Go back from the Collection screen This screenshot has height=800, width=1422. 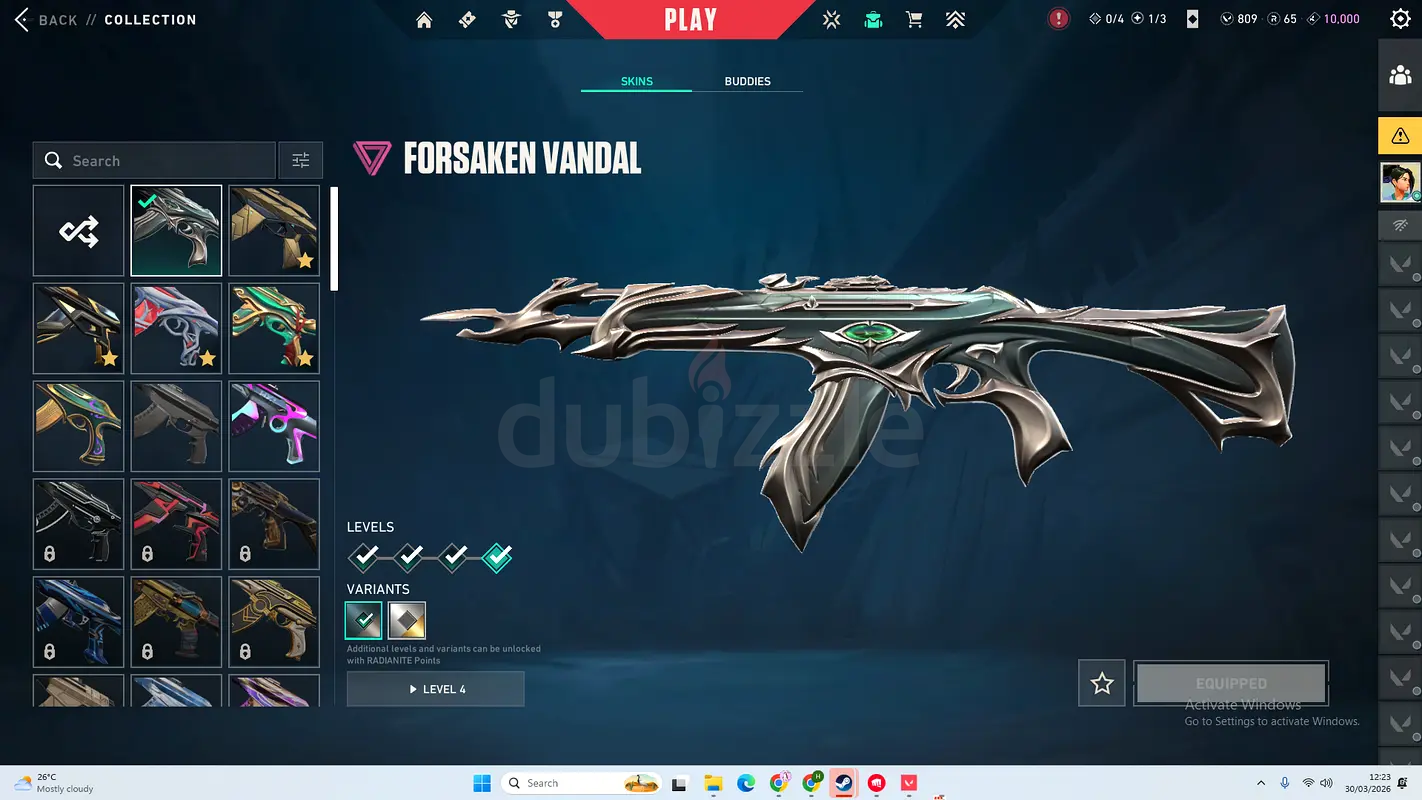point(46,20)
